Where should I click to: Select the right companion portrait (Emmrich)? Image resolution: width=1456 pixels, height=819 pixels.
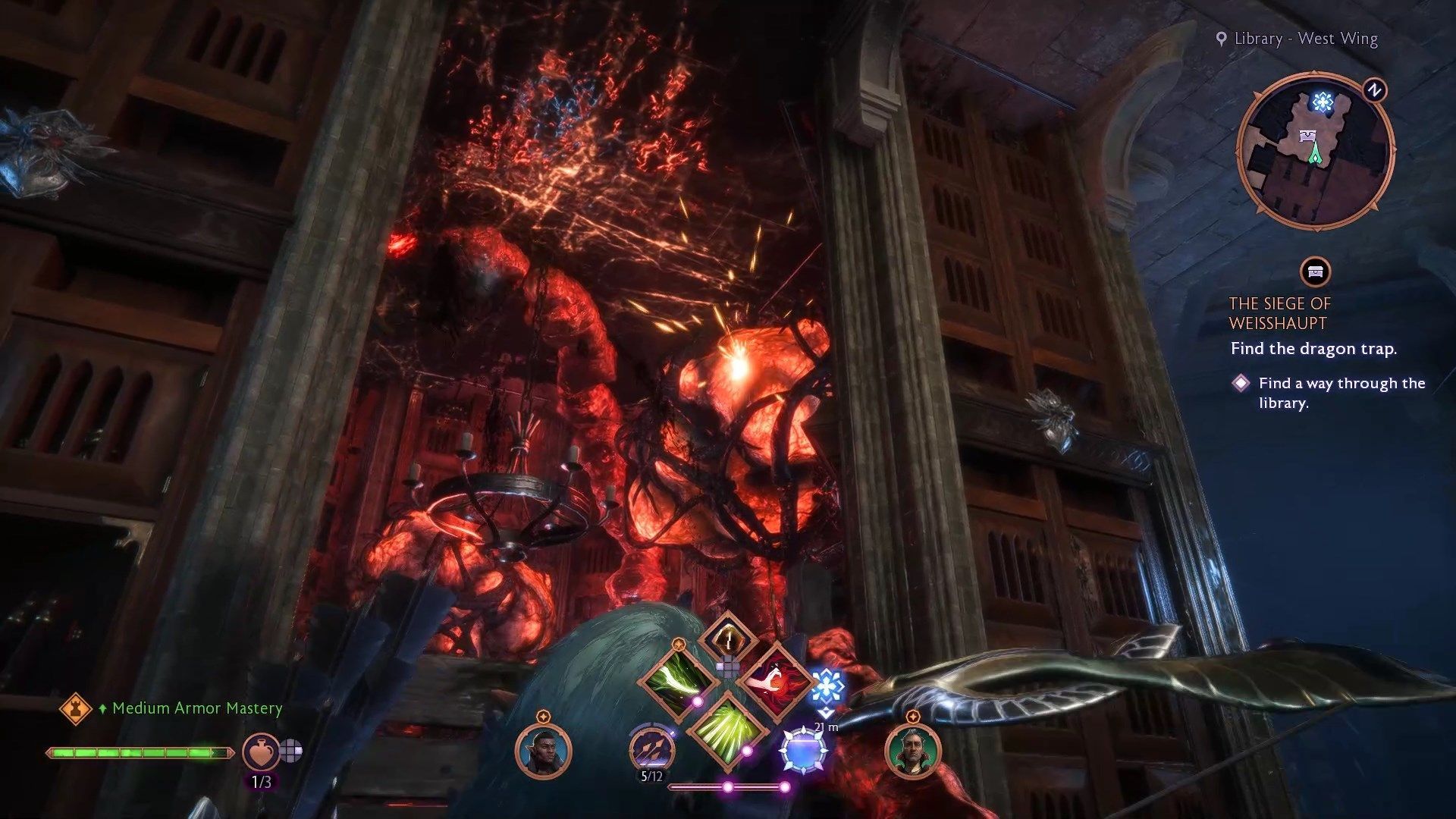pyautogui.click(x=912, y=751)
